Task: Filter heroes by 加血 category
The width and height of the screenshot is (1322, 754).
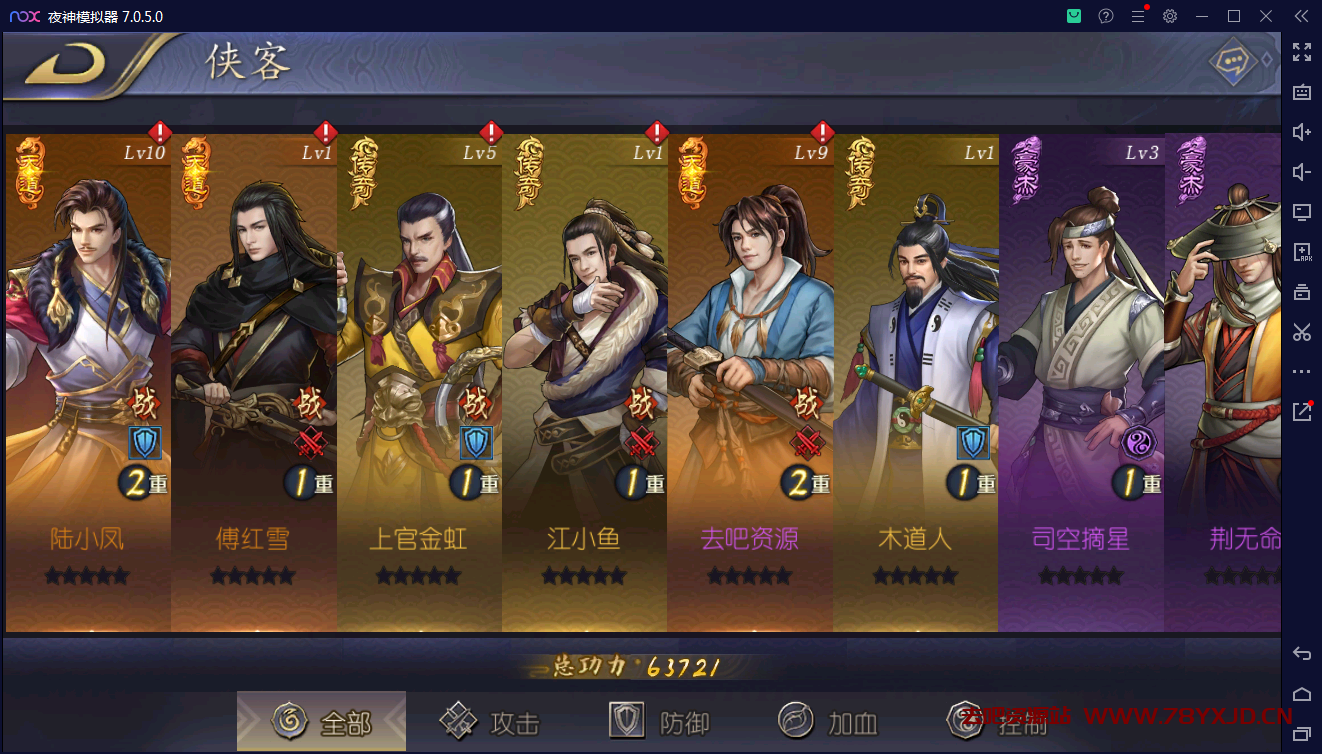Action: [x=829, y=721]
